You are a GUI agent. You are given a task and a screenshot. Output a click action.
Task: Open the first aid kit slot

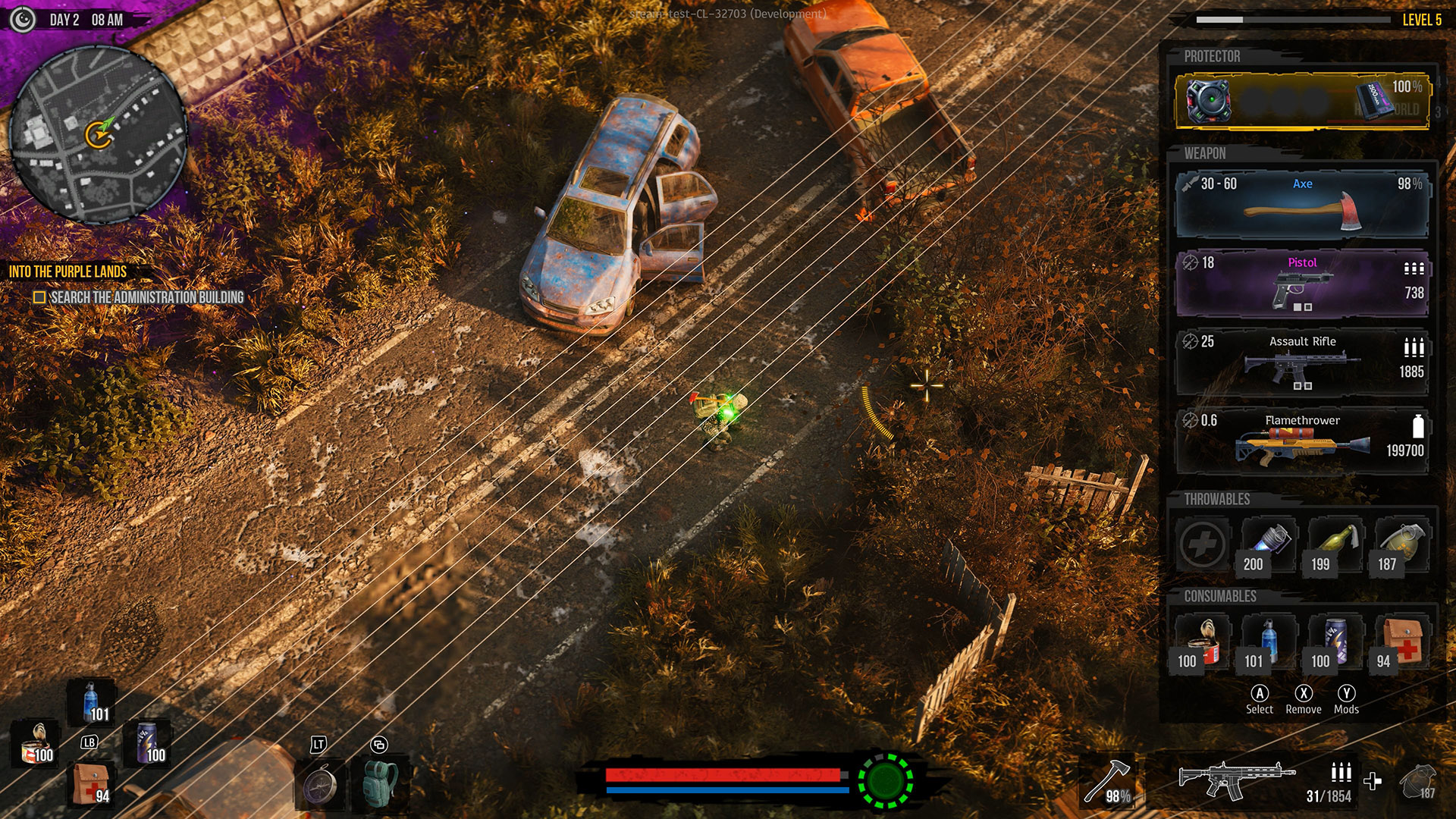(1402, 641)
